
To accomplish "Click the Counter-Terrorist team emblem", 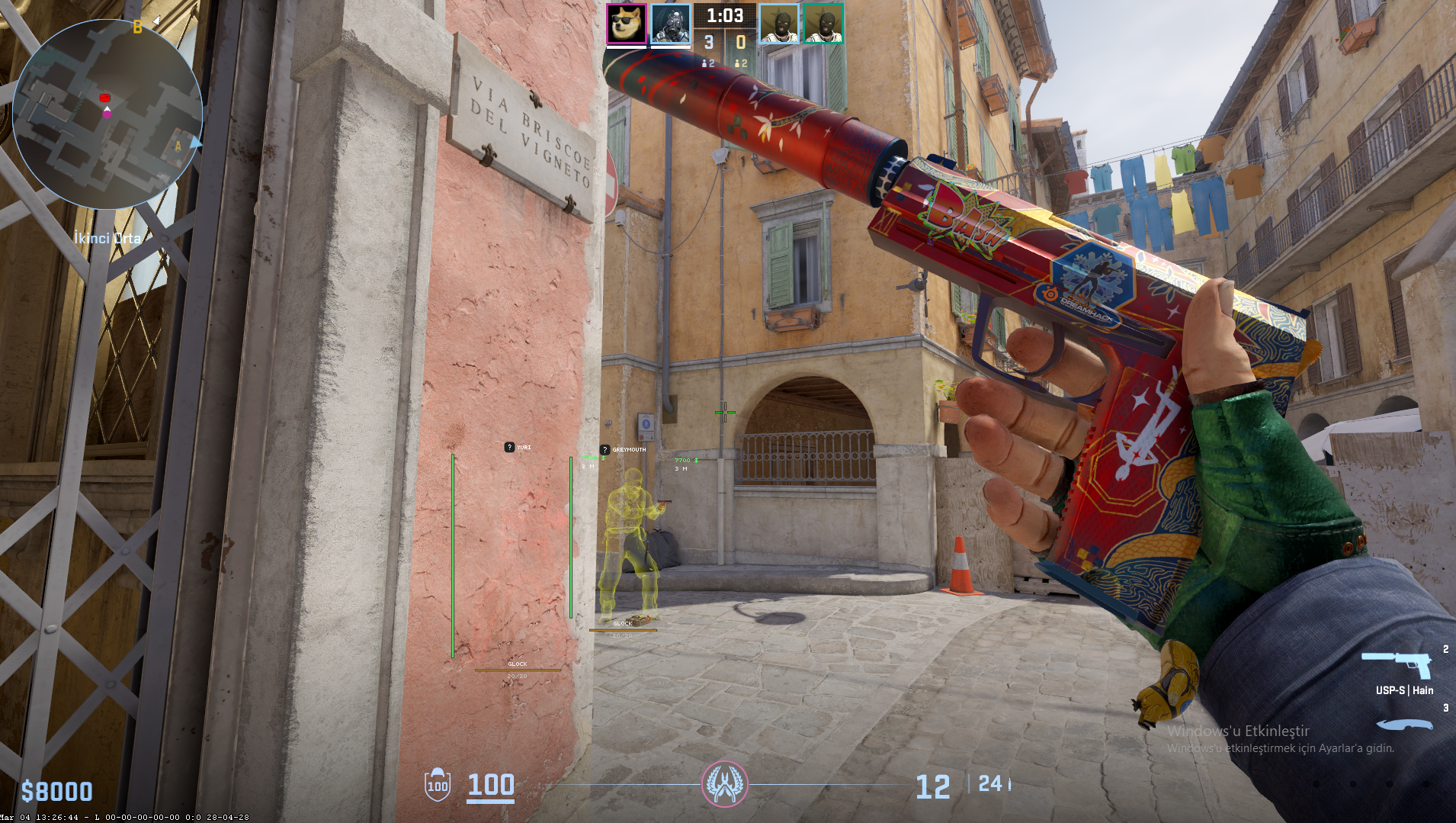I will tap(724, 784).
